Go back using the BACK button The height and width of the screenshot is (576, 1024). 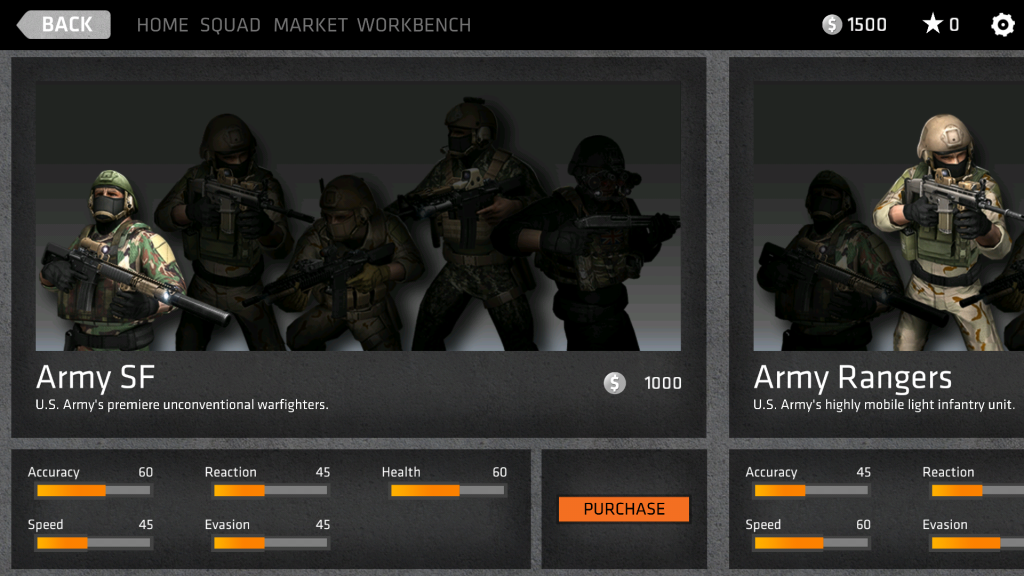(x=64, y=25)
